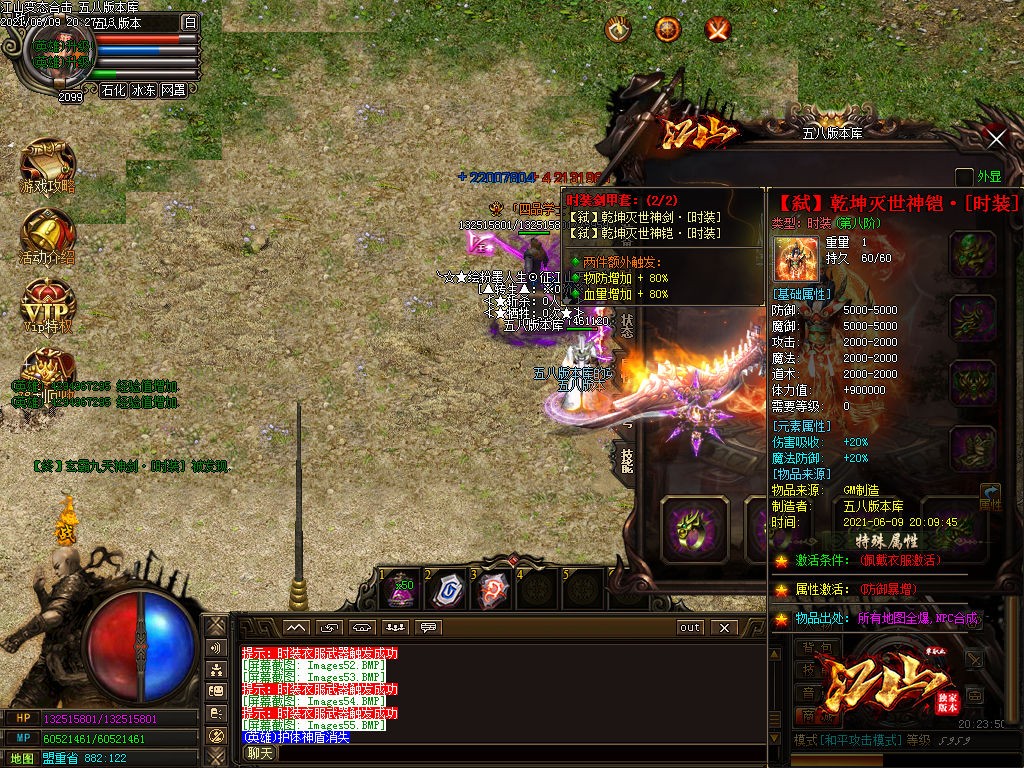Screen dimensions: 1024x768
Task: Click the horse helmet icon at top
Action: 619,30
